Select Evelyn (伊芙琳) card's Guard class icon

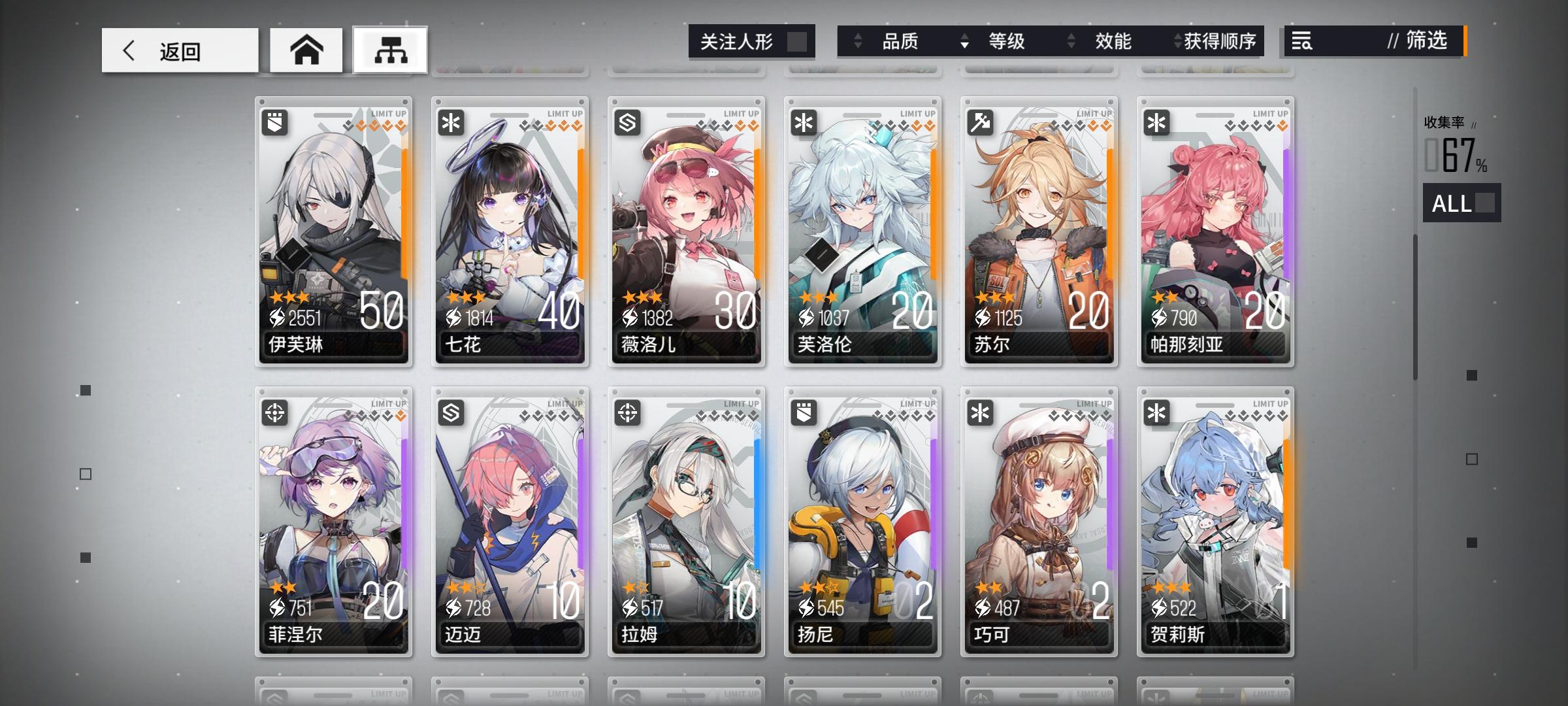click(274, 122)
